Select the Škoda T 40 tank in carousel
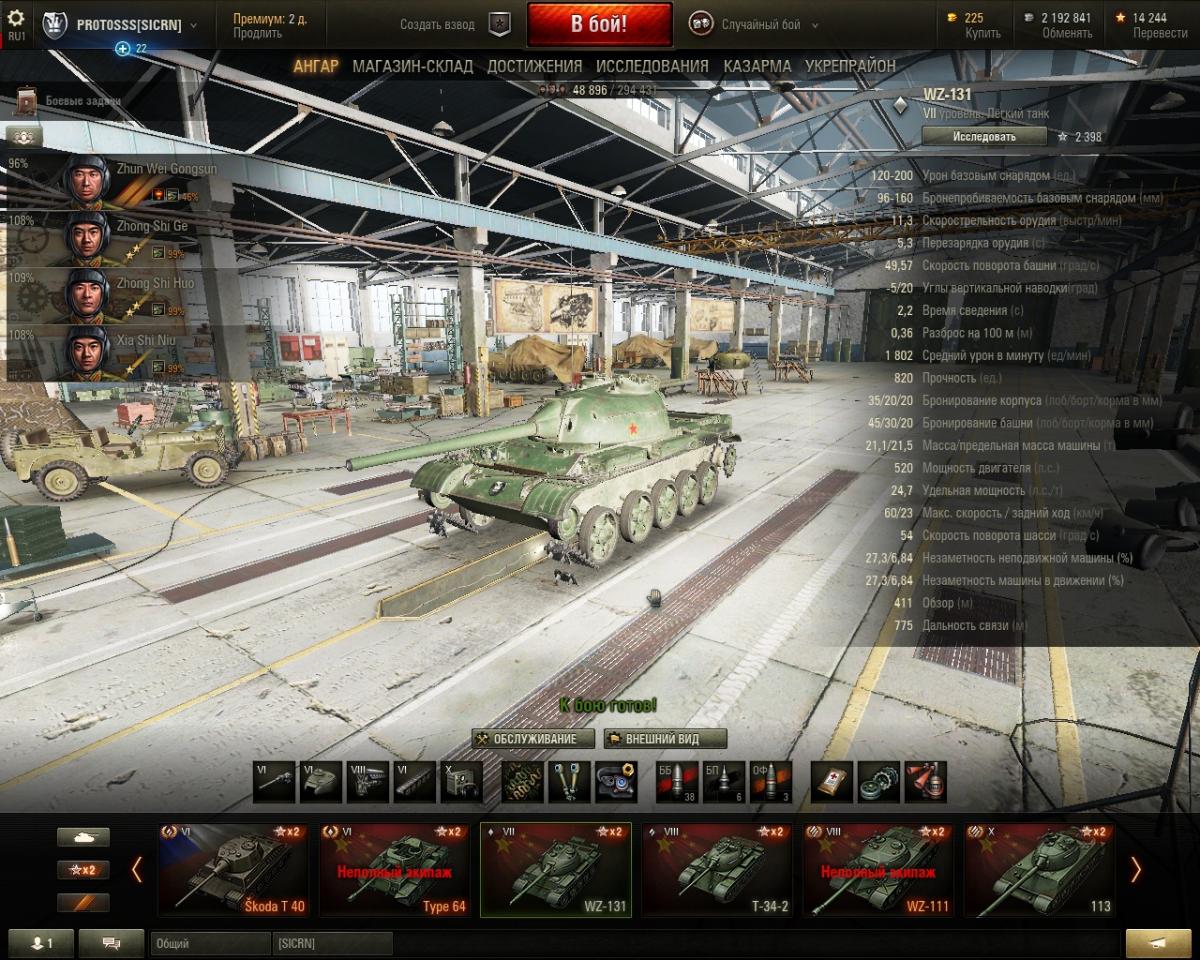Image resolution: width=1200 pixels, height=960 pixels. point(235,869)
